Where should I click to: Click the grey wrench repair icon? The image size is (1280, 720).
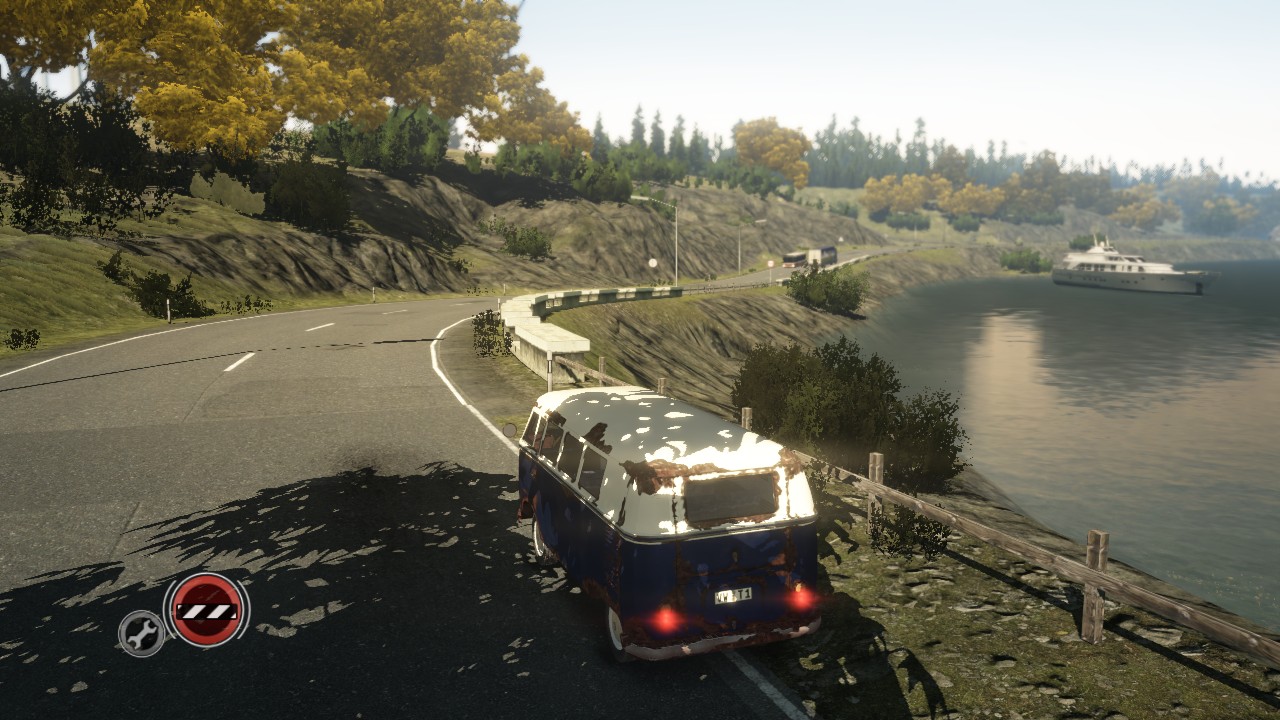[x=141, y=632]
